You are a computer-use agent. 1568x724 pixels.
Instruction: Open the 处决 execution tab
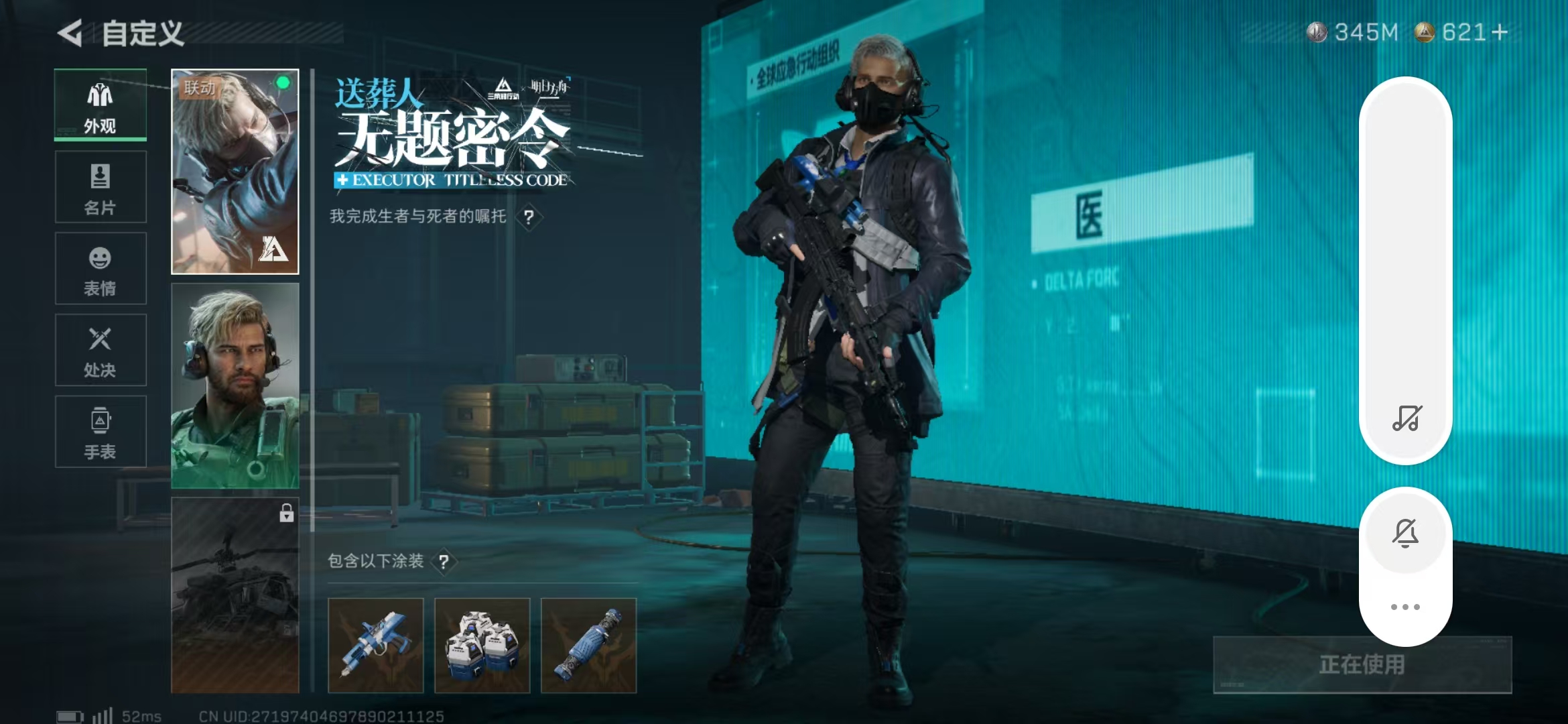pyautogui.click(x=101, y=351)
